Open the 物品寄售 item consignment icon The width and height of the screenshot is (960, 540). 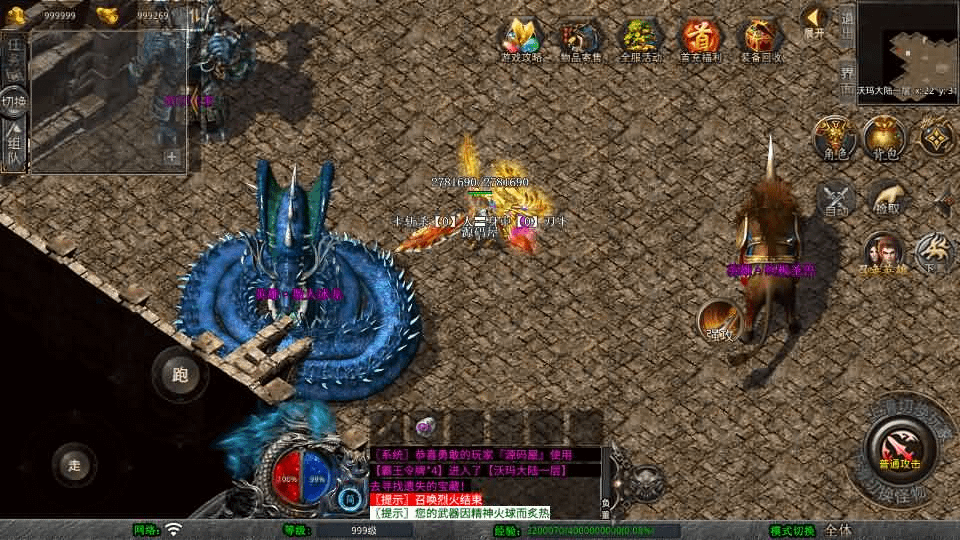point(581,38)
